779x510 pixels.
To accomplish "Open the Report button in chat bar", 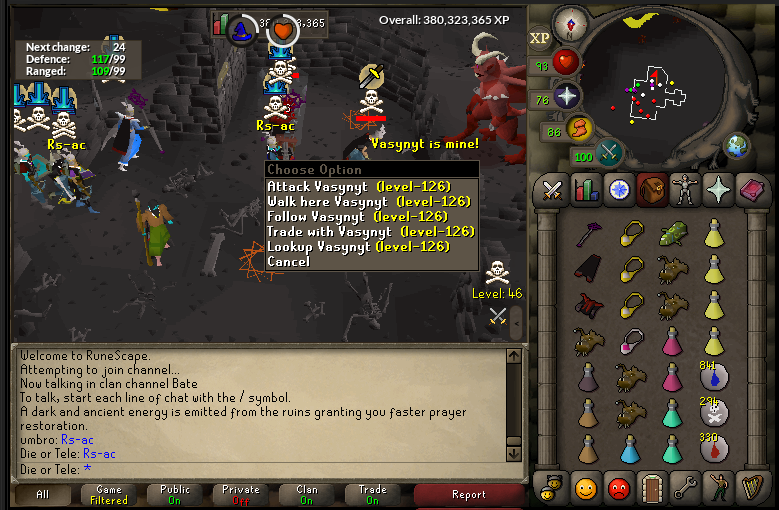I will 468,494.
